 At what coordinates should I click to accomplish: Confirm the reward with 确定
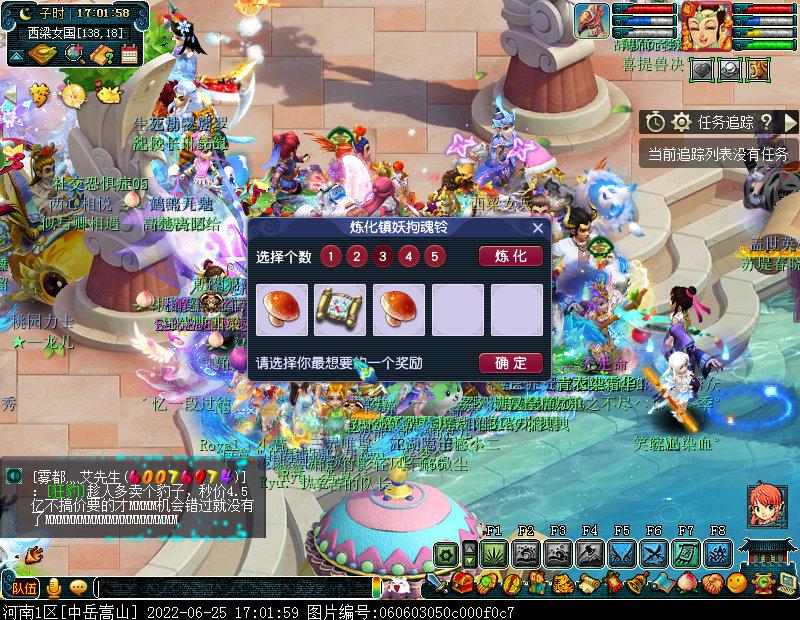pos(510,362)
